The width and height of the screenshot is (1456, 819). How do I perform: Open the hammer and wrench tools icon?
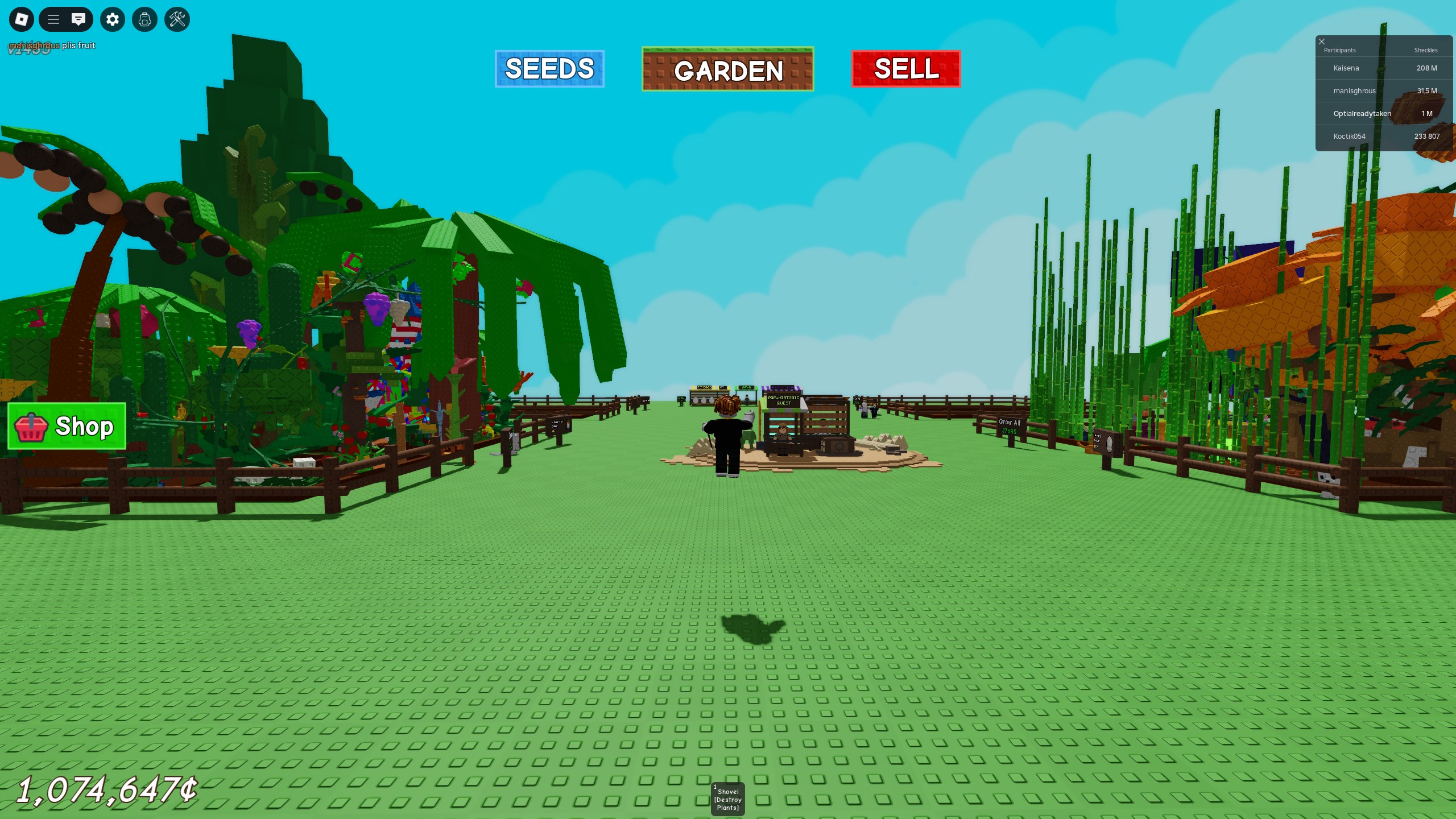177,19
